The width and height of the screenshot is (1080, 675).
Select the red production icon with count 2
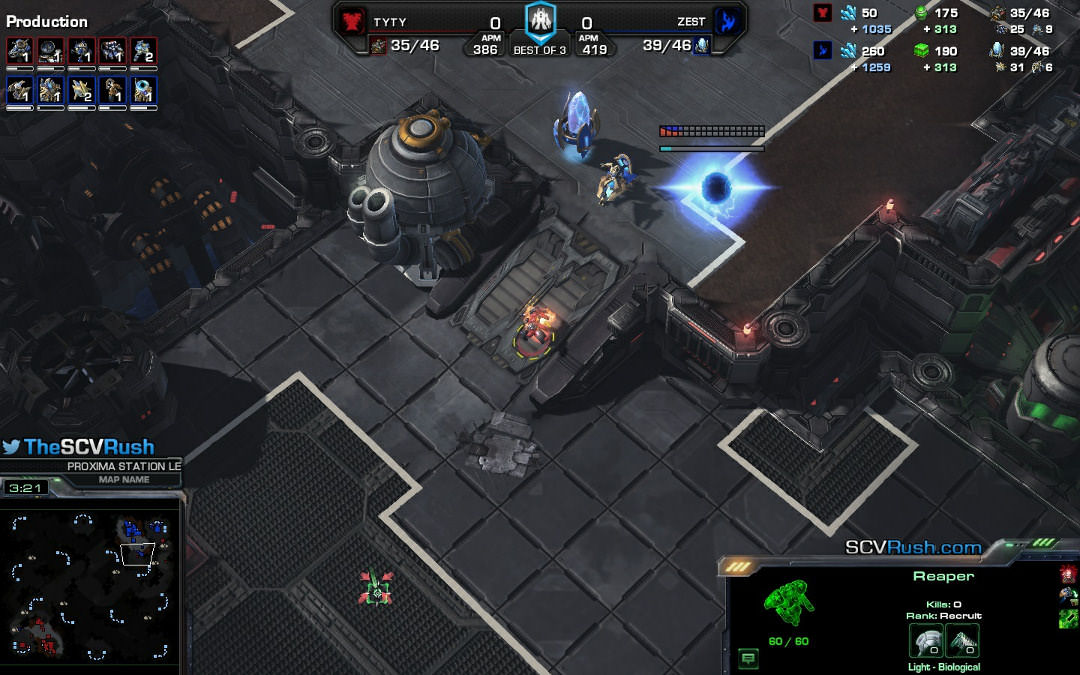[144, 52]
